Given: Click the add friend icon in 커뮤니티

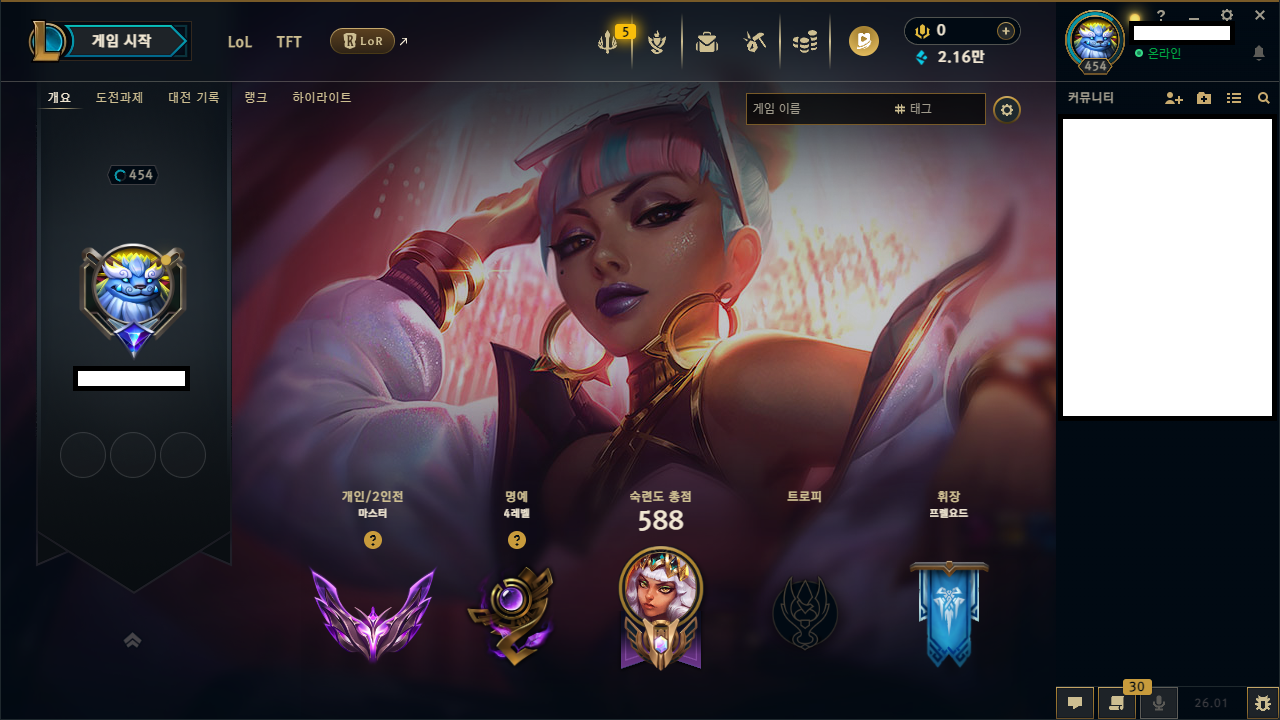Looking at the screenshot, I should point(1174,98).
